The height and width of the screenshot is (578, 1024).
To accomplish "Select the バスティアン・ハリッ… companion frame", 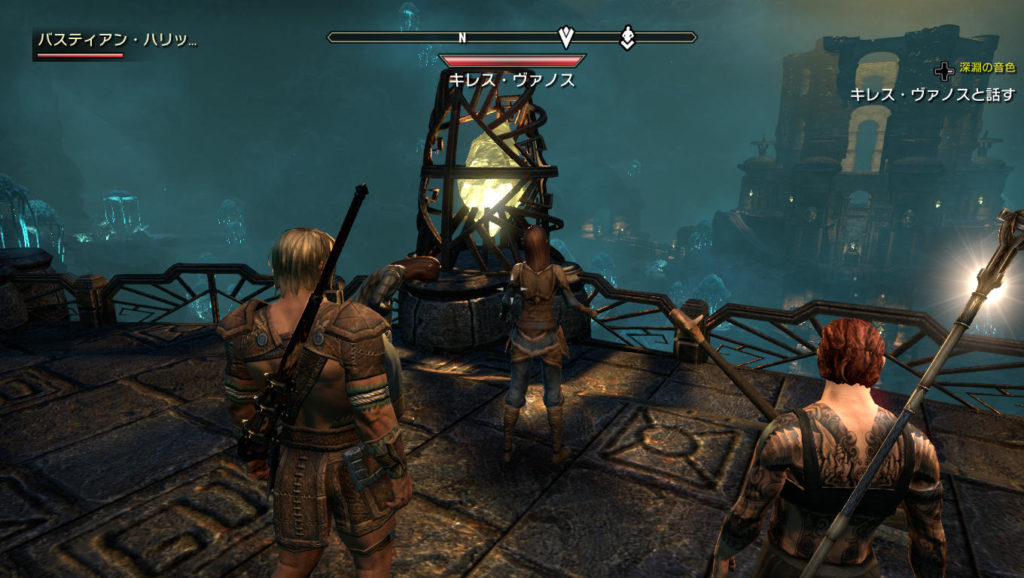I will (116, 43).
